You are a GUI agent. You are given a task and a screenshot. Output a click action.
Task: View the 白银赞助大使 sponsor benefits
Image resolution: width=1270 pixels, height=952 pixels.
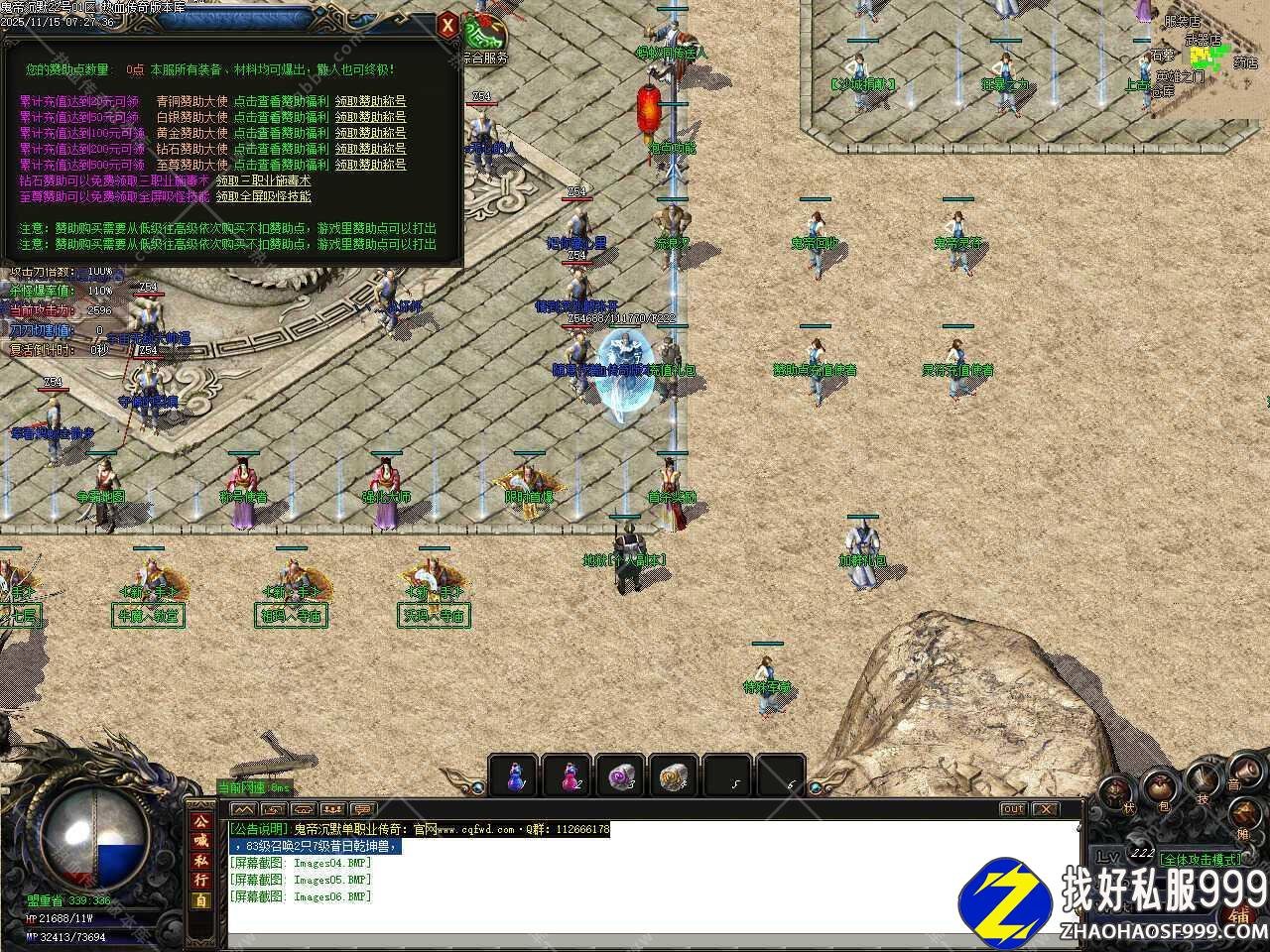click(x=281, y=117)
